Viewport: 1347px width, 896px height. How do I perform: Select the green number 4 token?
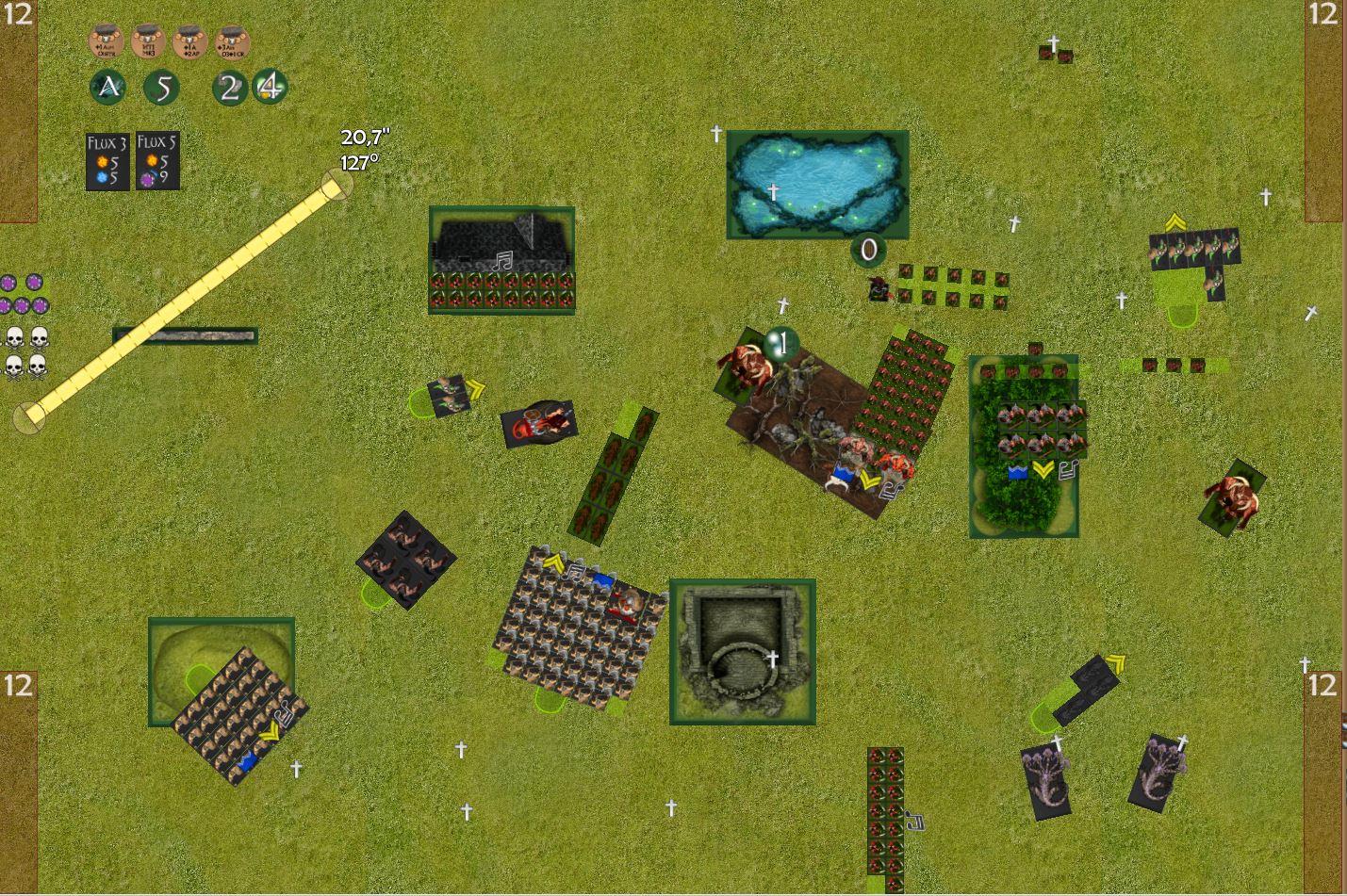pyautogui.click(x=271, y=88)
